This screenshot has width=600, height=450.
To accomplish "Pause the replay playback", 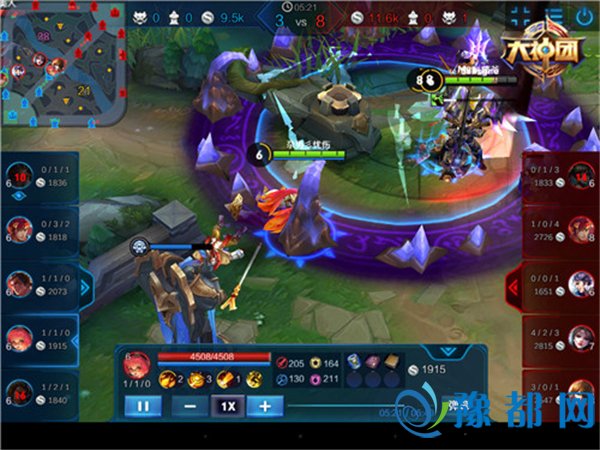I will point(142,407).
